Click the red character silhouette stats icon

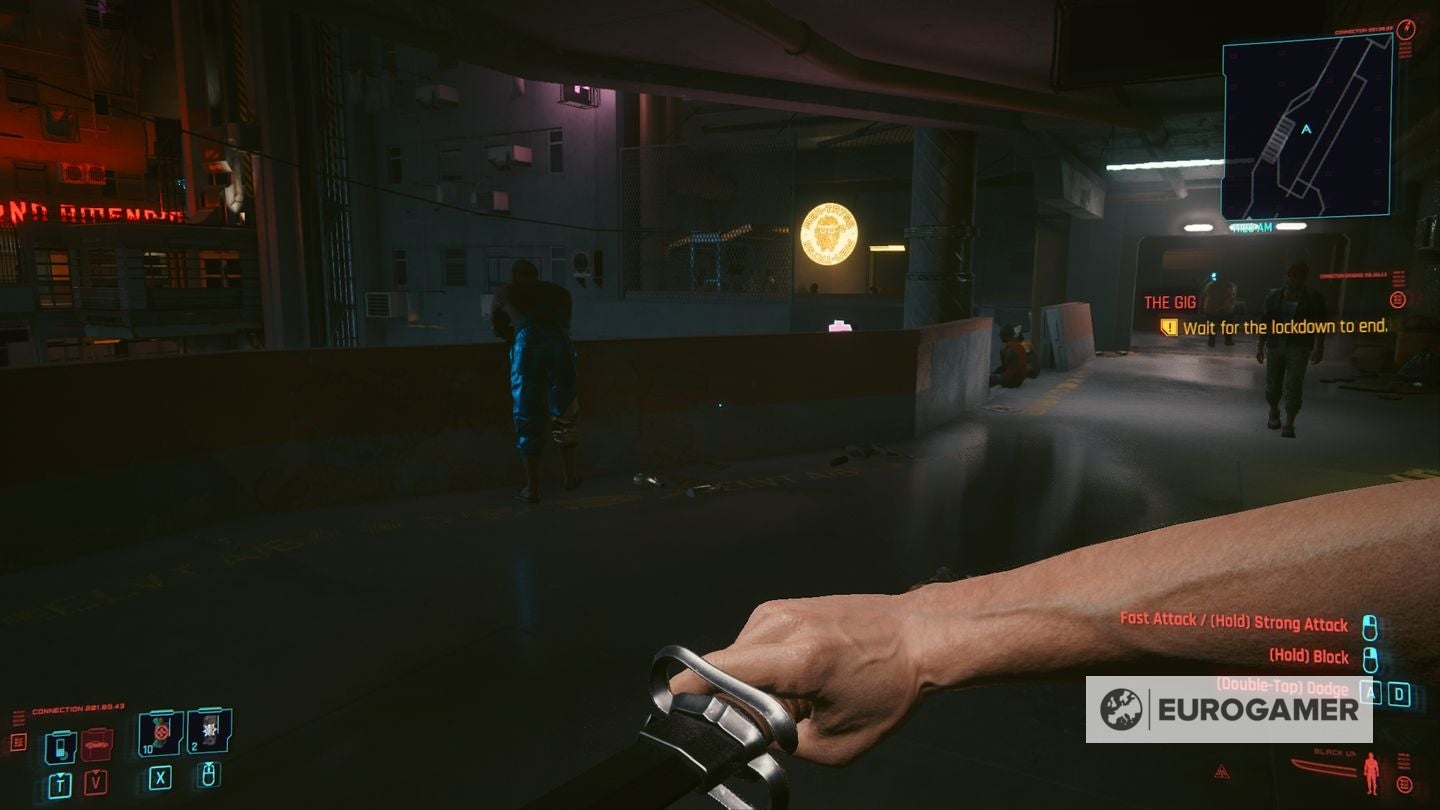tap(1371, 772)
